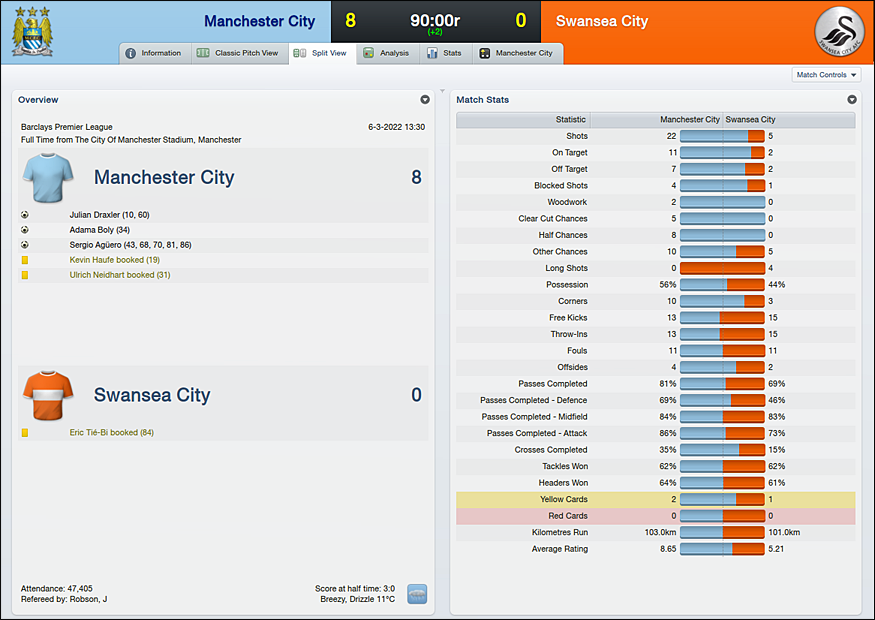Click Kevin Haufe's booking entry
875x620 pixels.
[114, 260]
